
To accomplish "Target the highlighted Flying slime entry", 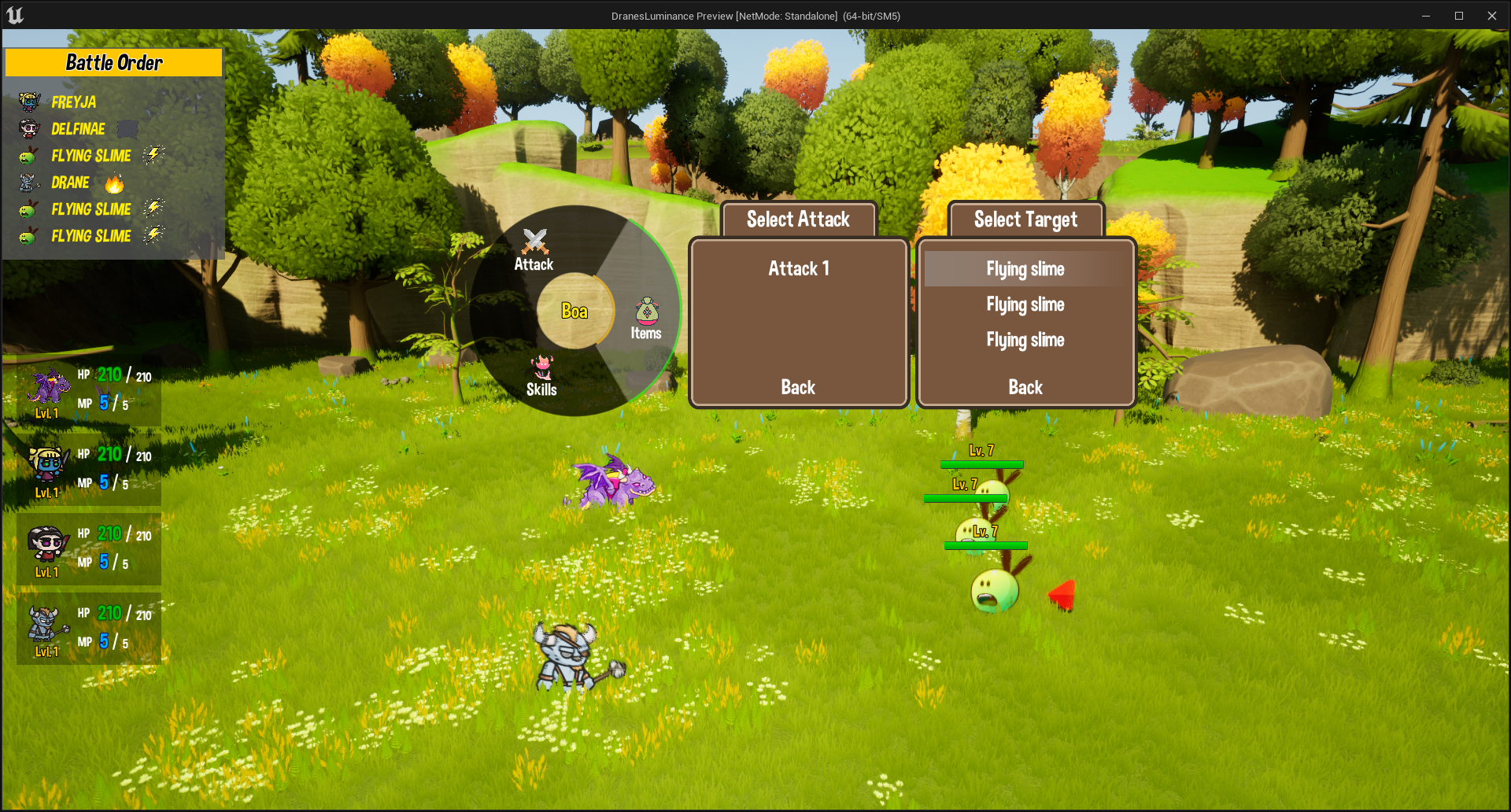I will 1025,269.
